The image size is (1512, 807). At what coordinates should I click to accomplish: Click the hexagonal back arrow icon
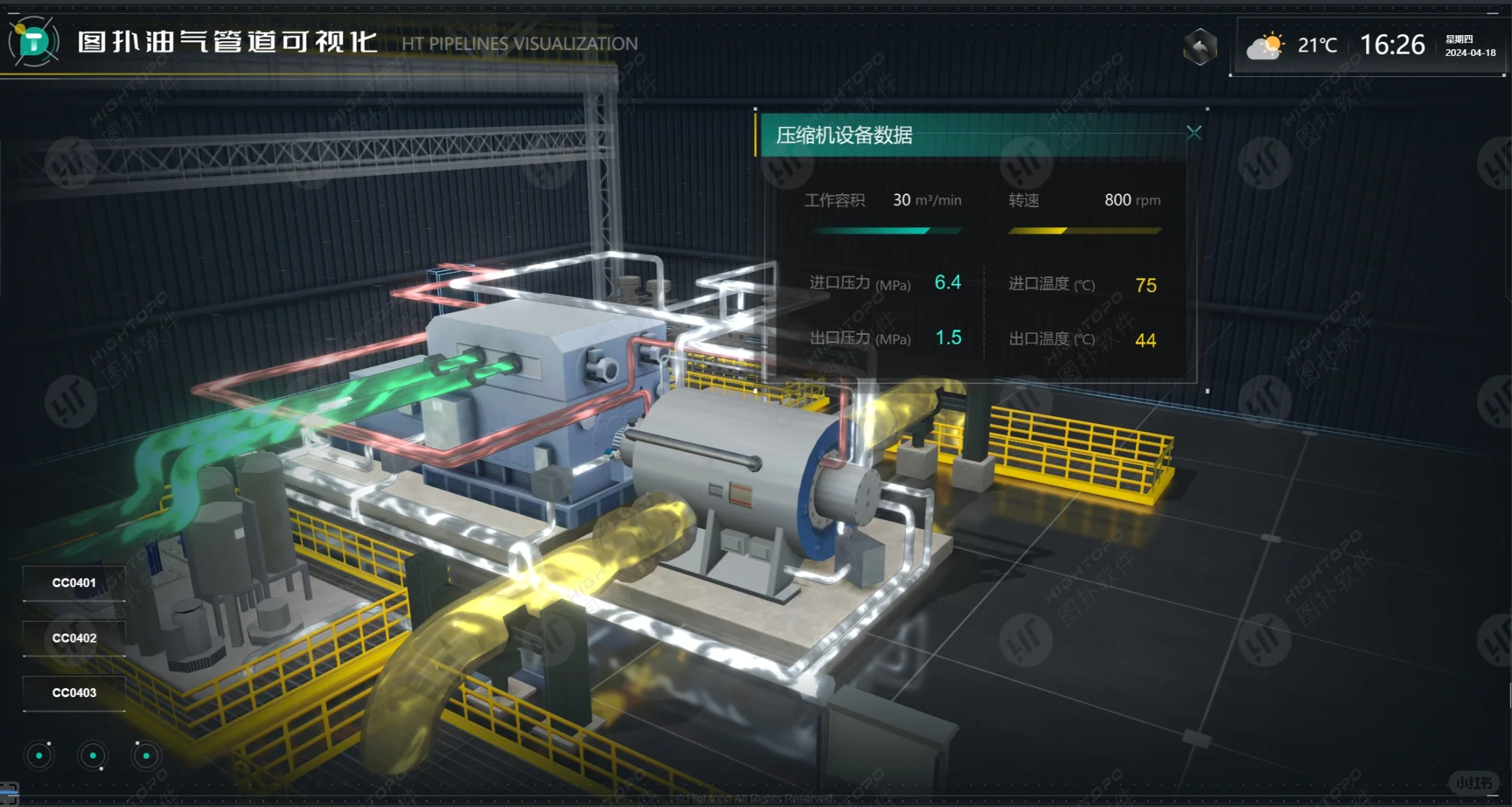pyautogui.click(x=1200, y=47)
